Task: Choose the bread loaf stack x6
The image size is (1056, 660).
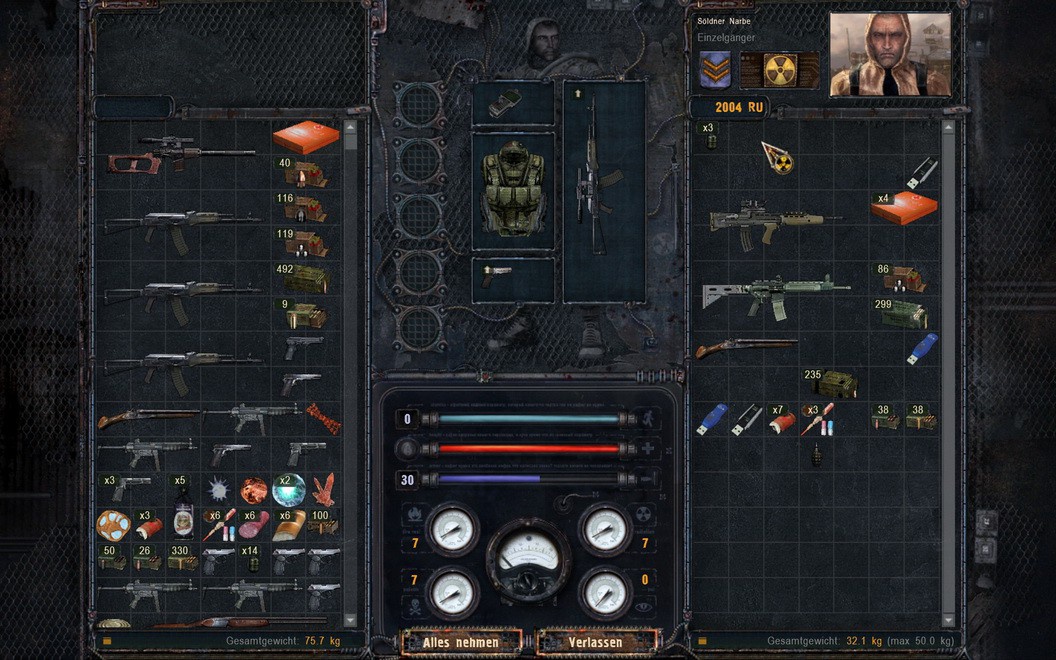Action: [x=288, y=524]
